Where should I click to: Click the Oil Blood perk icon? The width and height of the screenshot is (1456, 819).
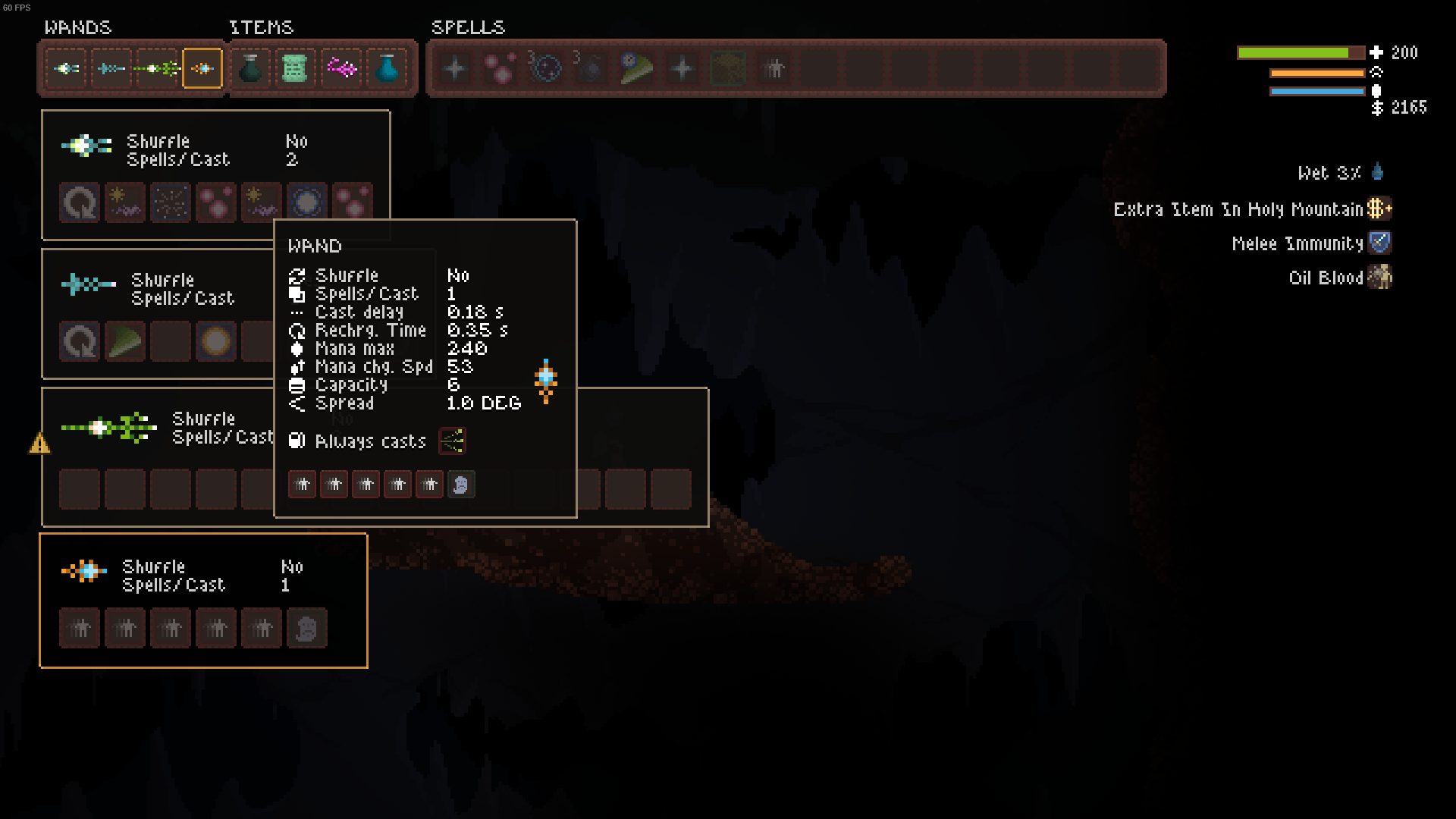pos(1380,277)
